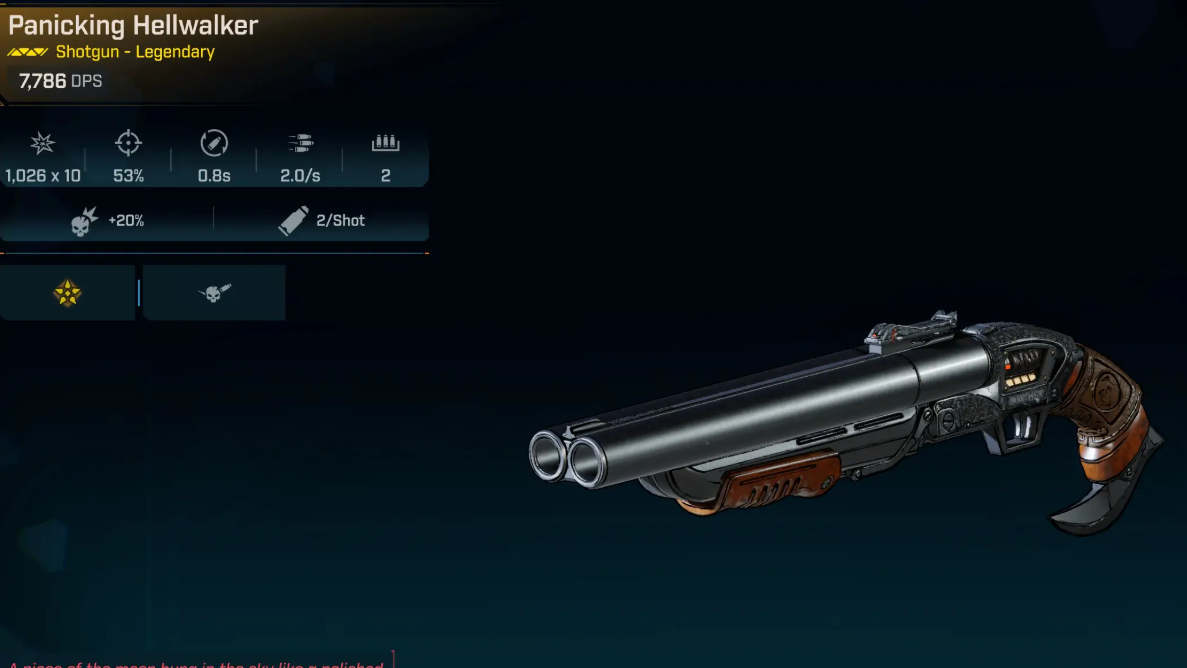Image resolution: width=1187 pixels, height=668 pixels.
Task: Select the yellow star legendary perk tab
Action: (67, 293)
